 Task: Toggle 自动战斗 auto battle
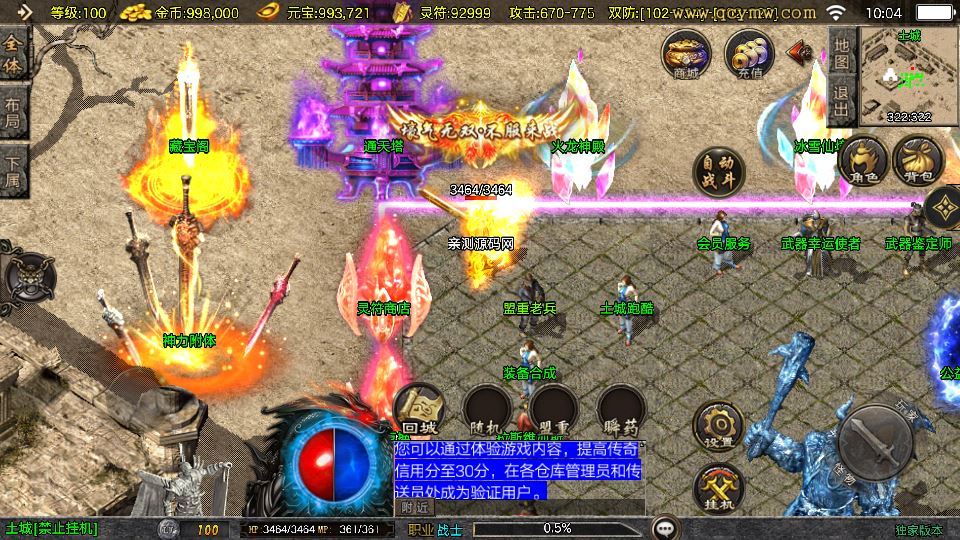[720, 173]
